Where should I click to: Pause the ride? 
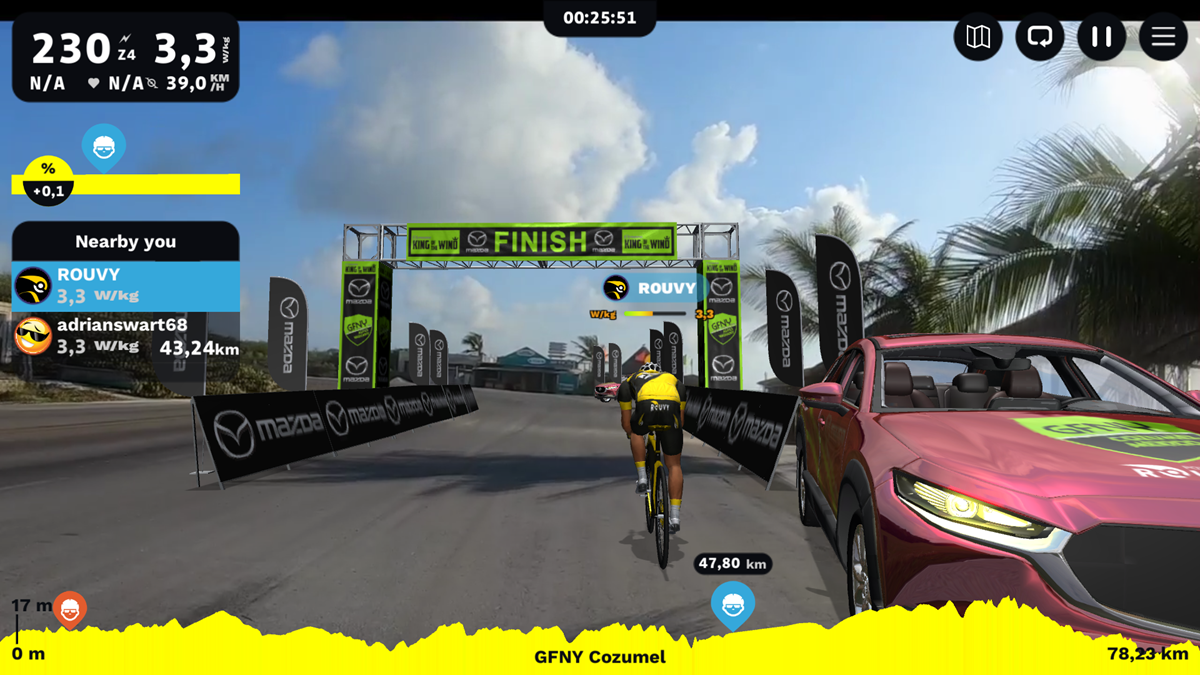click(x=1101, y=38)
